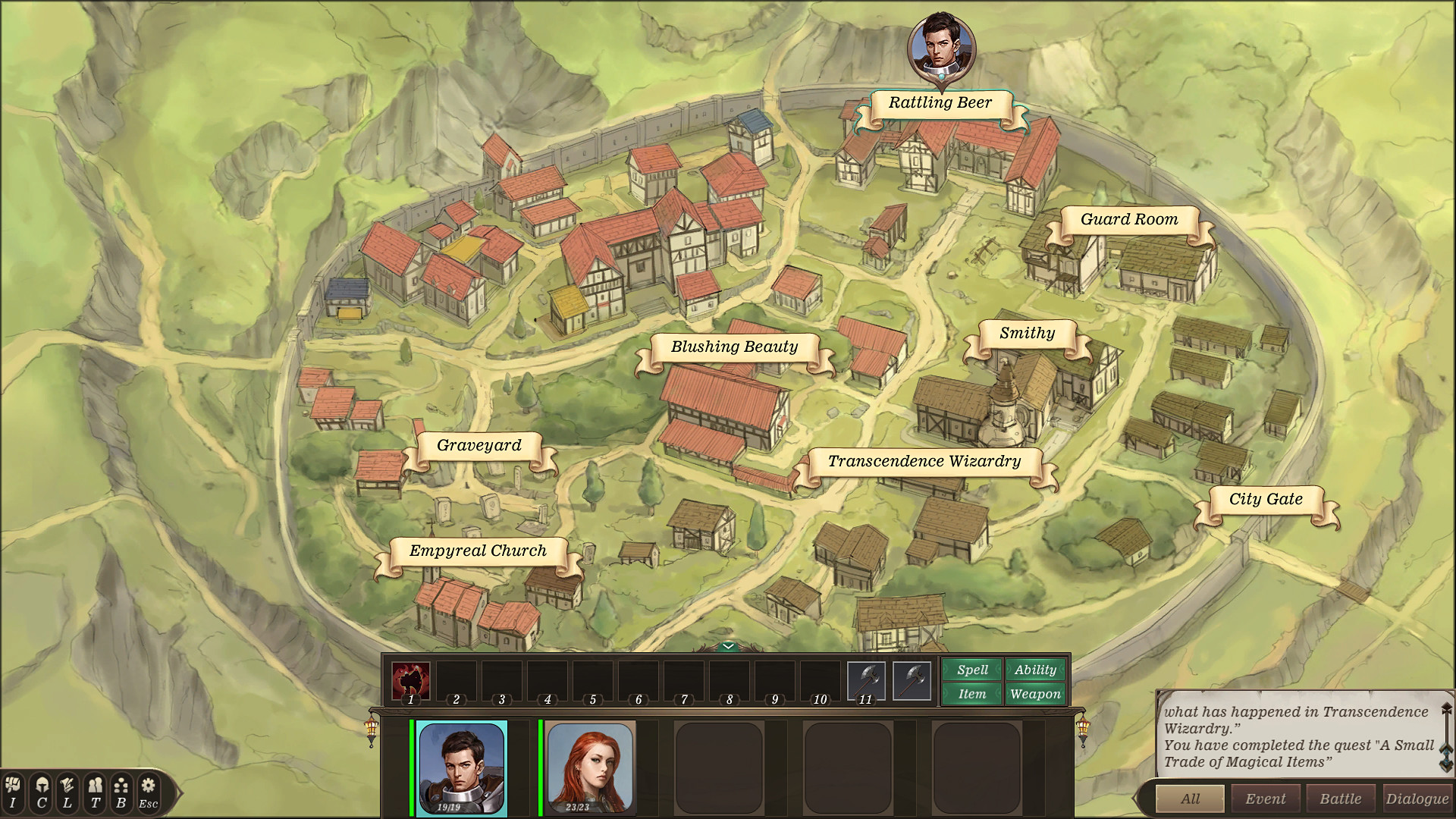
Task: Select the dark-haired male hero portrait
Action: pos(461,767)
